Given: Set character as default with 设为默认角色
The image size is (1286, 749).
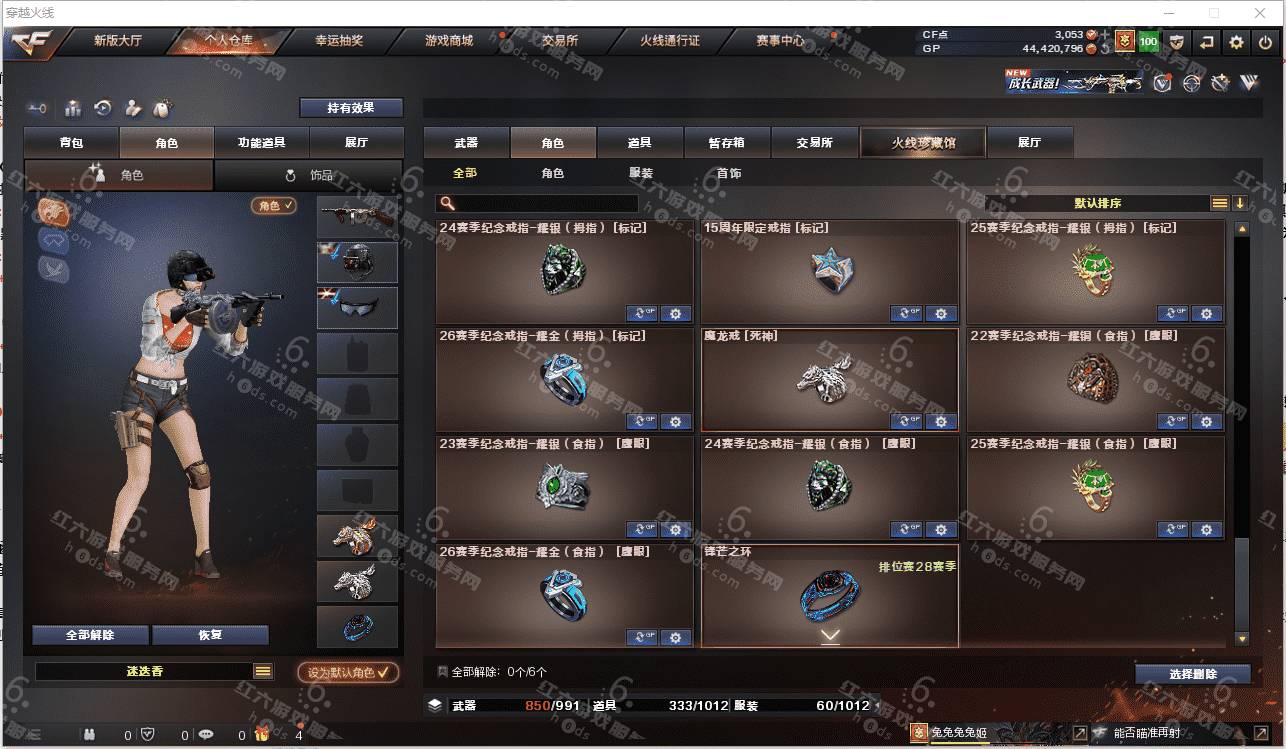Looking at the screenshot, I should [348, 673].
